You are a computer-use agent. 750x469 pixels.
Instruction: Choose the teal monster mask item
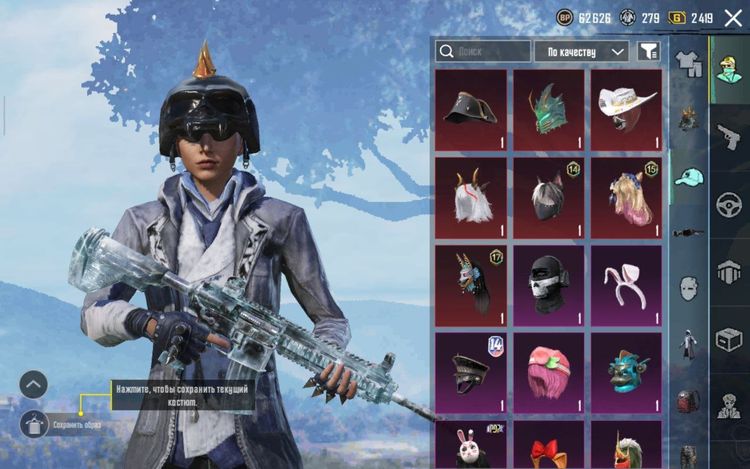pos(626,372)
